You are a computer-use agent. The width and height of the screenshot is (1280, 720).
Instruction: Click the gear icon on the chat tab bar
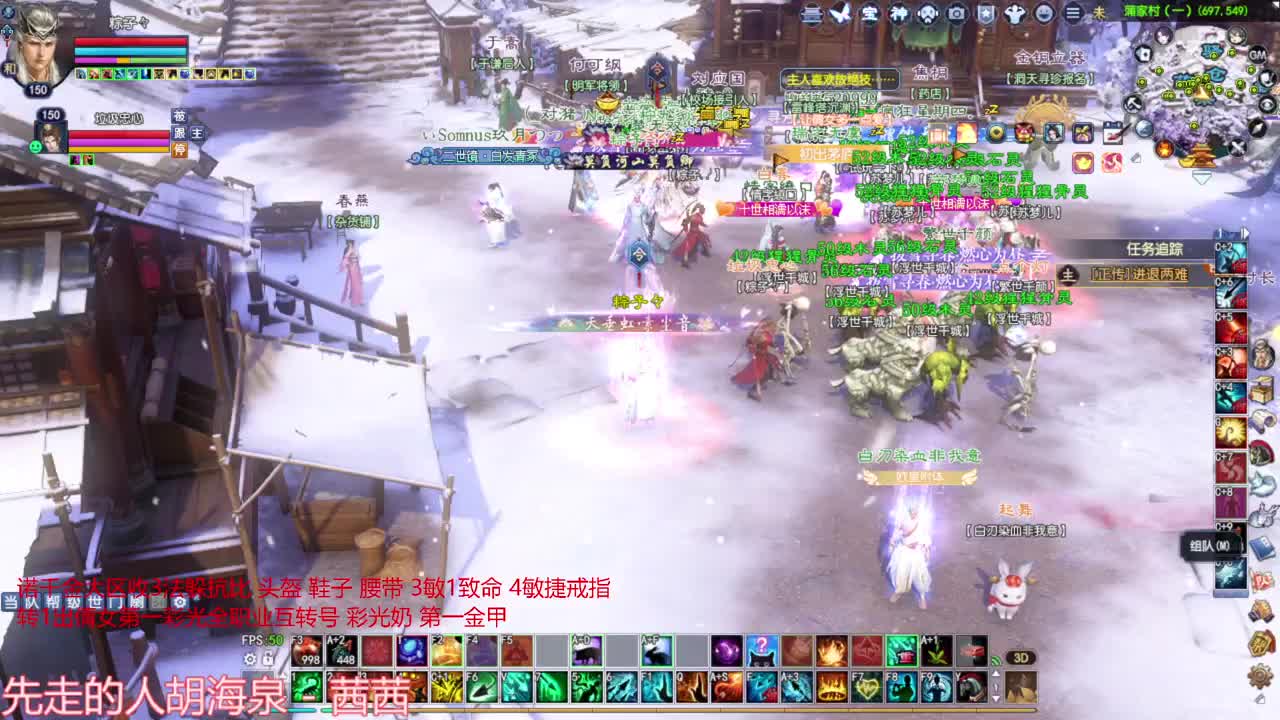point(180,602)
